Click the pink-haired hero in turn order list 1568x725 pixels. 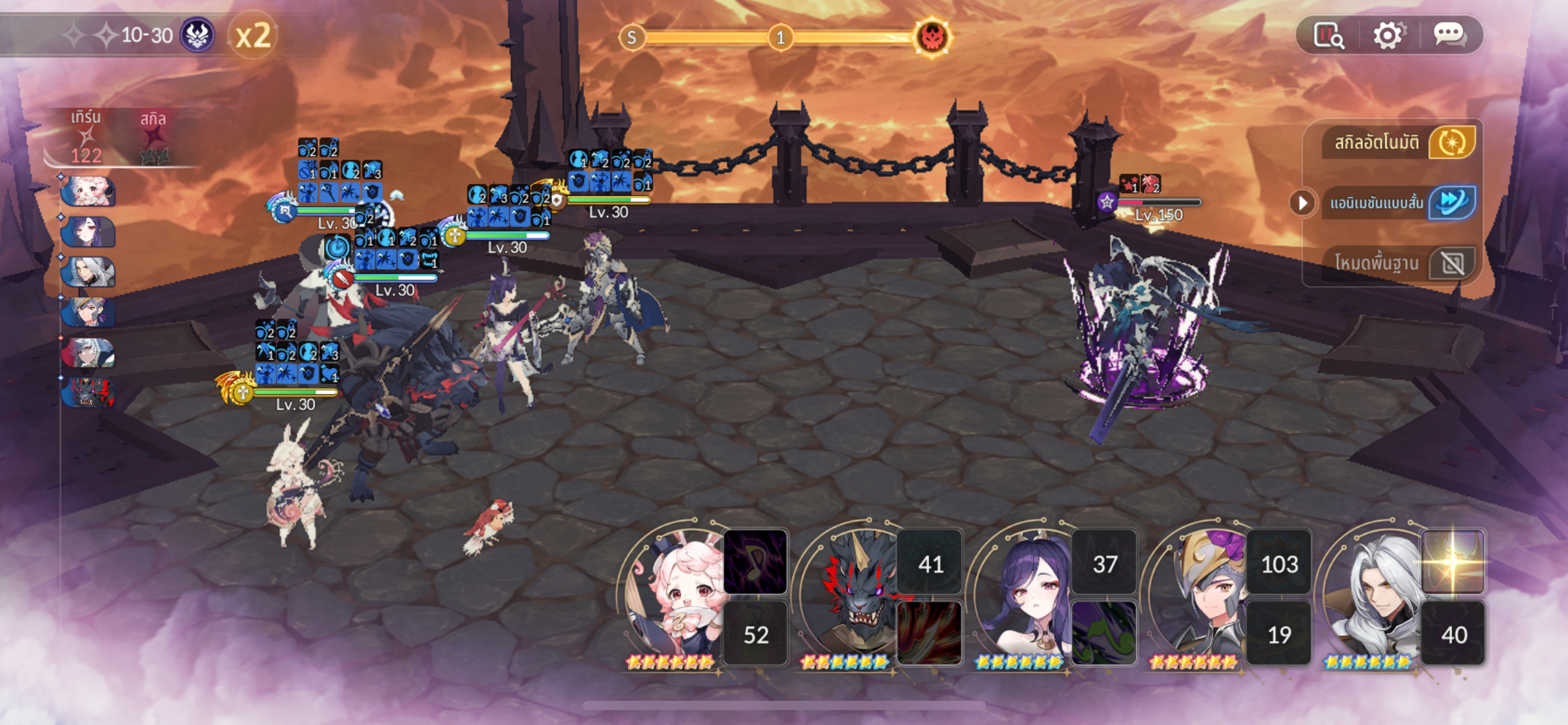click(88, 191)
